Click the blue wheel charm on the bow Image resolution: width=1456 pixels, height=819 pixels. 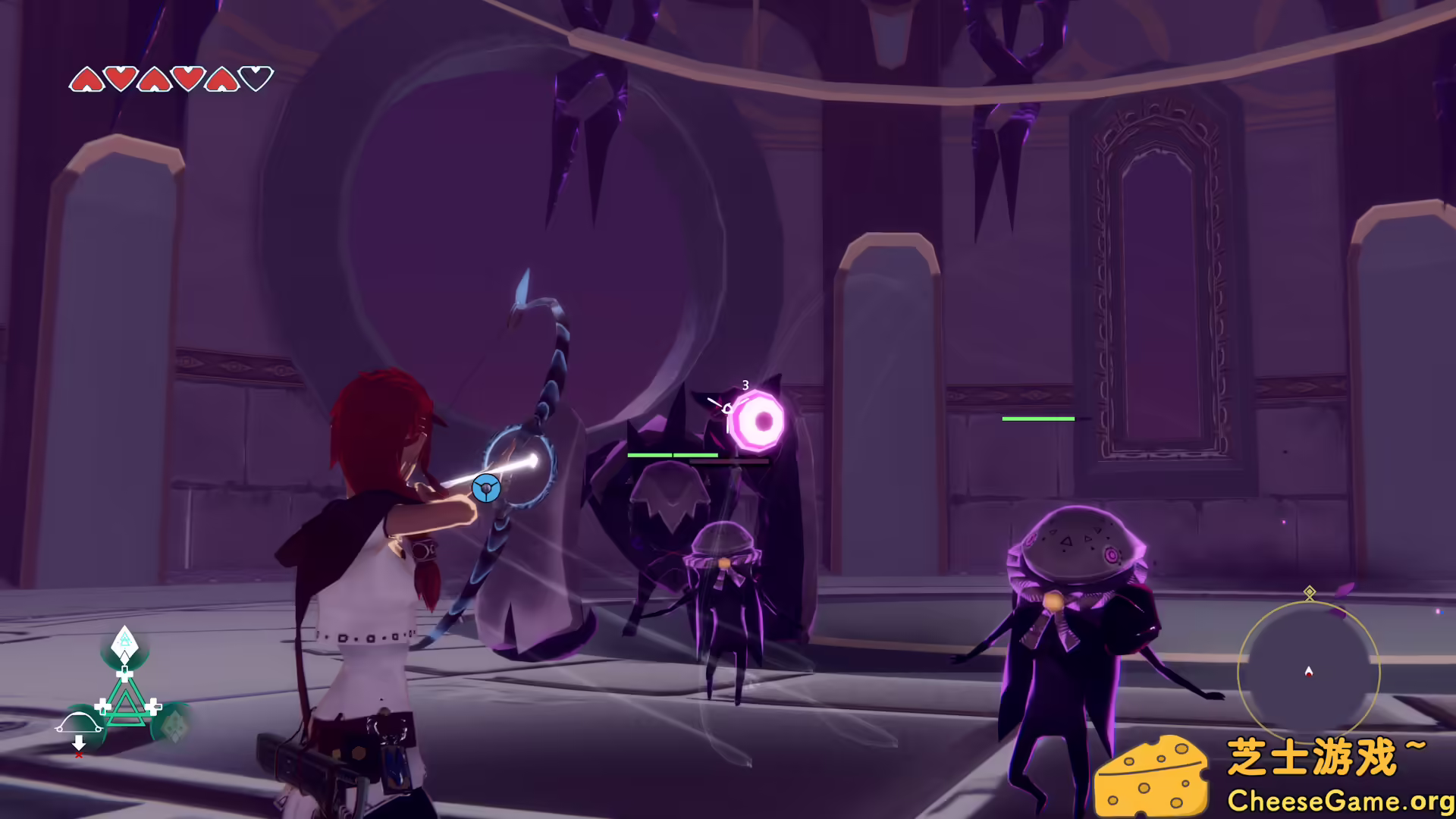(x=485, y=489)
